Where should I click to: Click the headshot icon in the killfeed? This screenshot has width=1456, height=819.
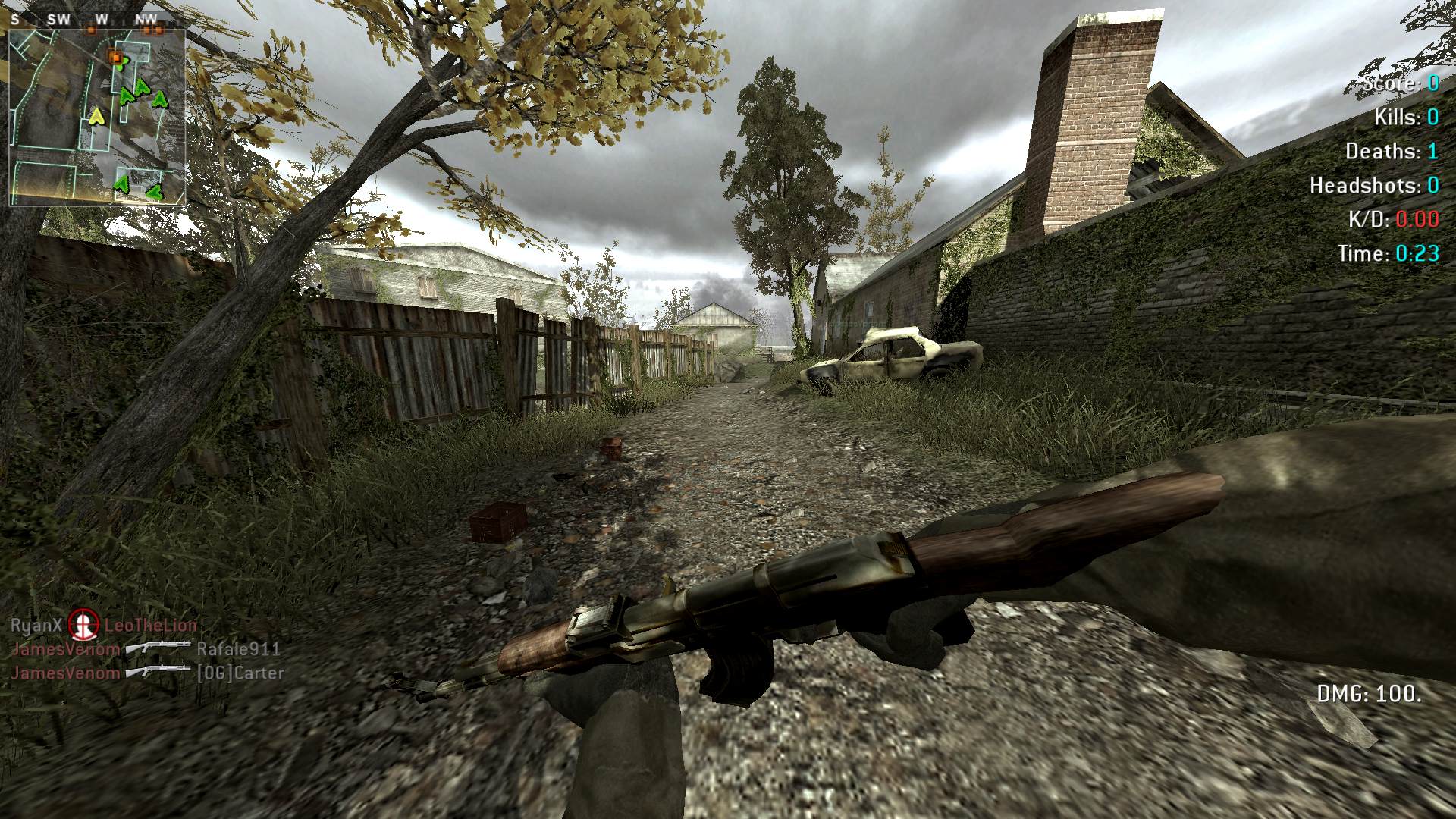[x=83, y=625]
